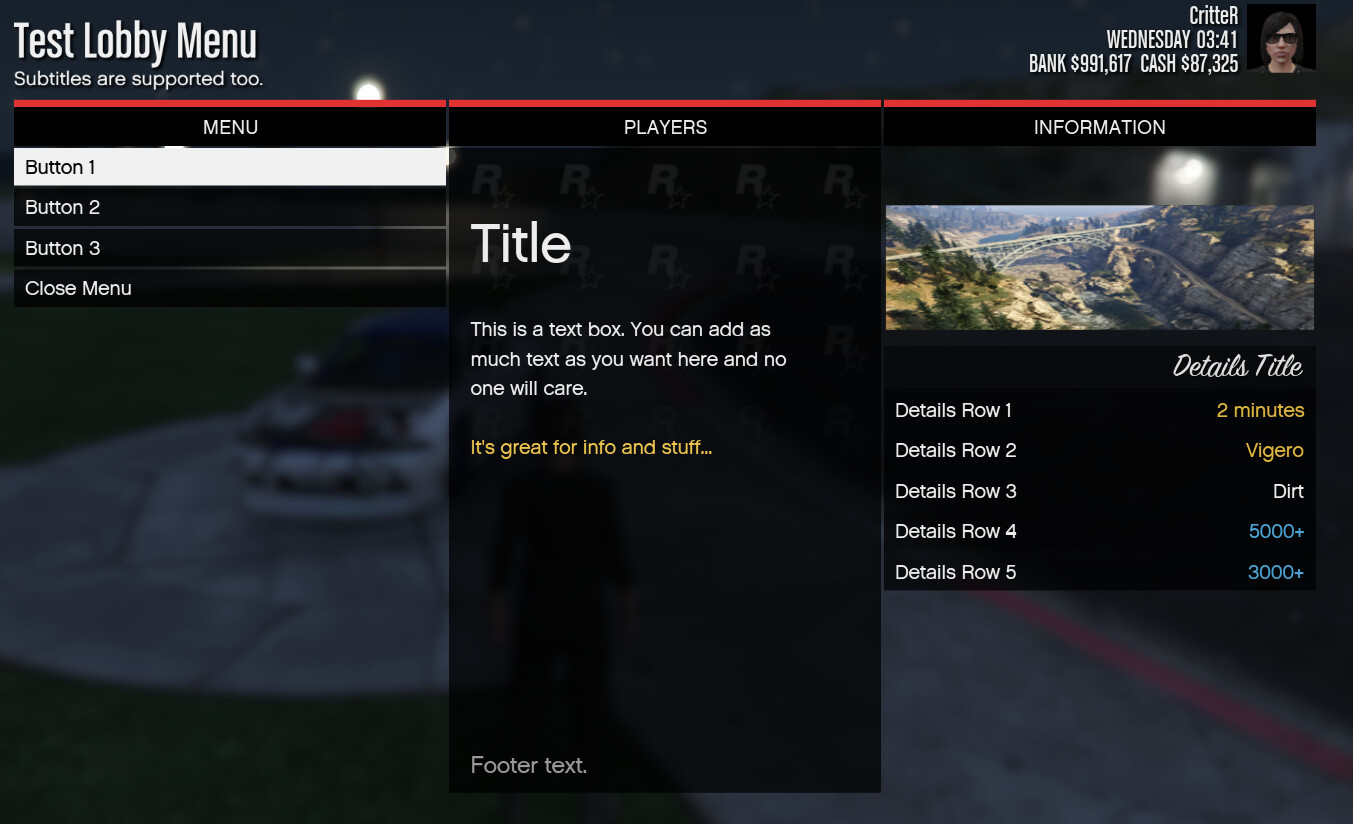
Task: Open the INFORMATION tab
Action: 1099,127
